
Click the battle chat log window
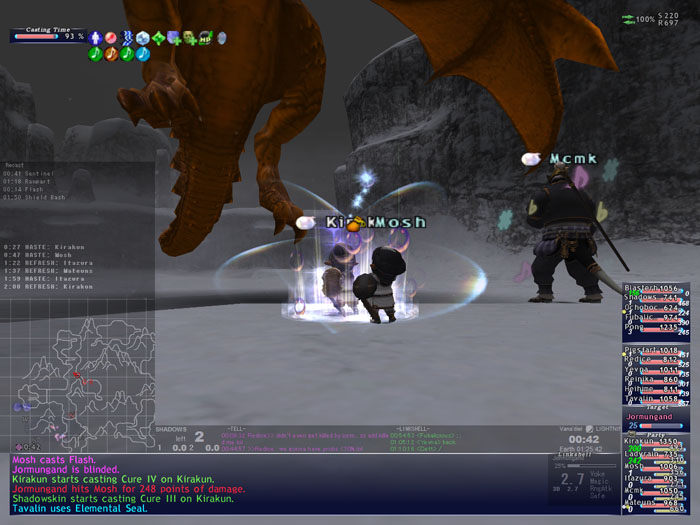(x=270, y=484)
